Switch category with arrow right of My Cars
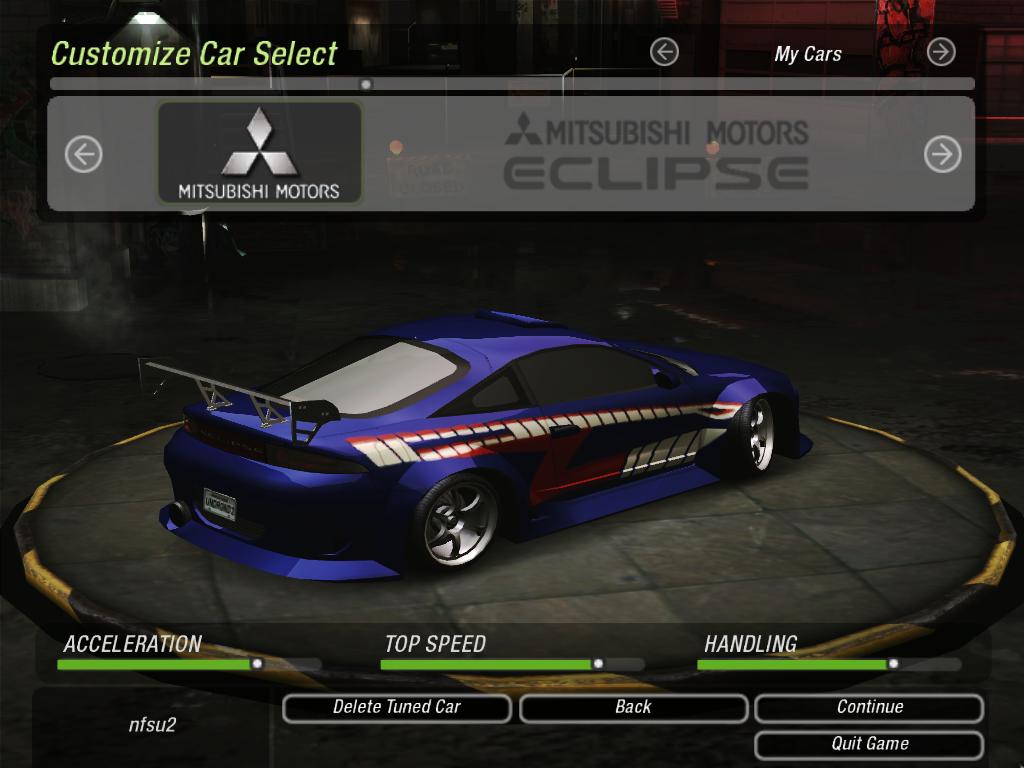This screenshot has width=1024, height=768. [x=941, y=52]
